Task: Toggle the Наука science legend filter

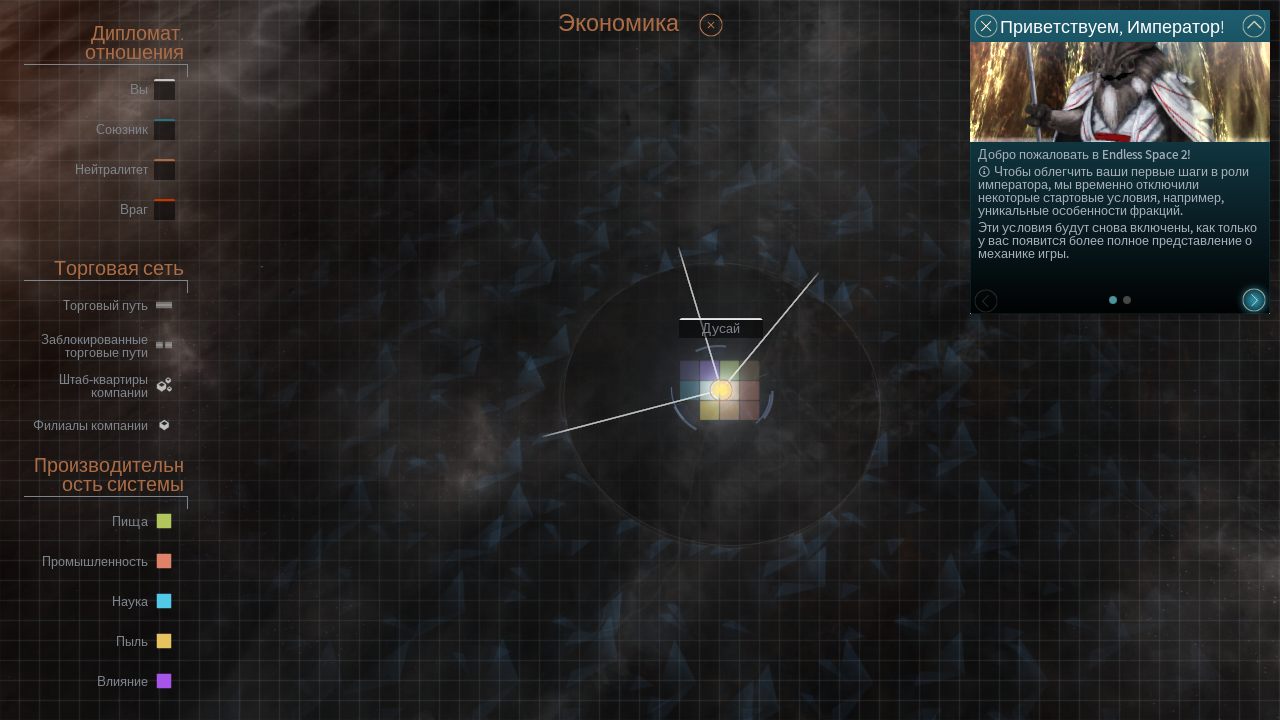Action: point(164,601)
